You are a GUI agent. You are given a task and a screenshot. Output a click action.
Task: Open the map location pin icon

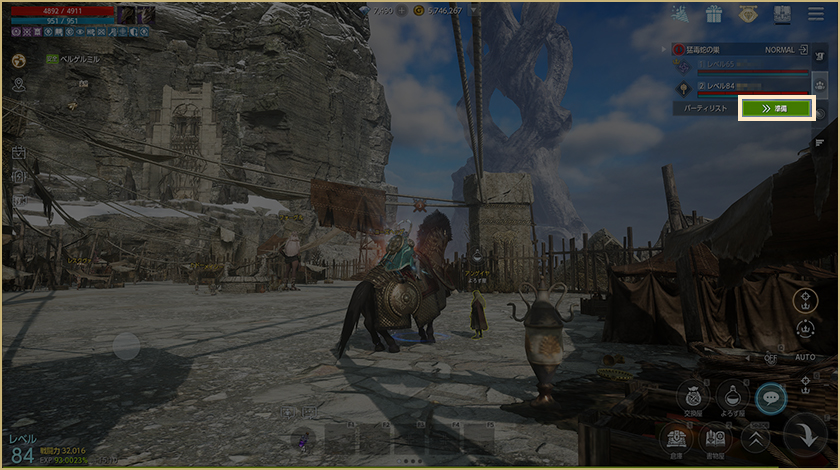pyautogui.click(x=18, y=85)
